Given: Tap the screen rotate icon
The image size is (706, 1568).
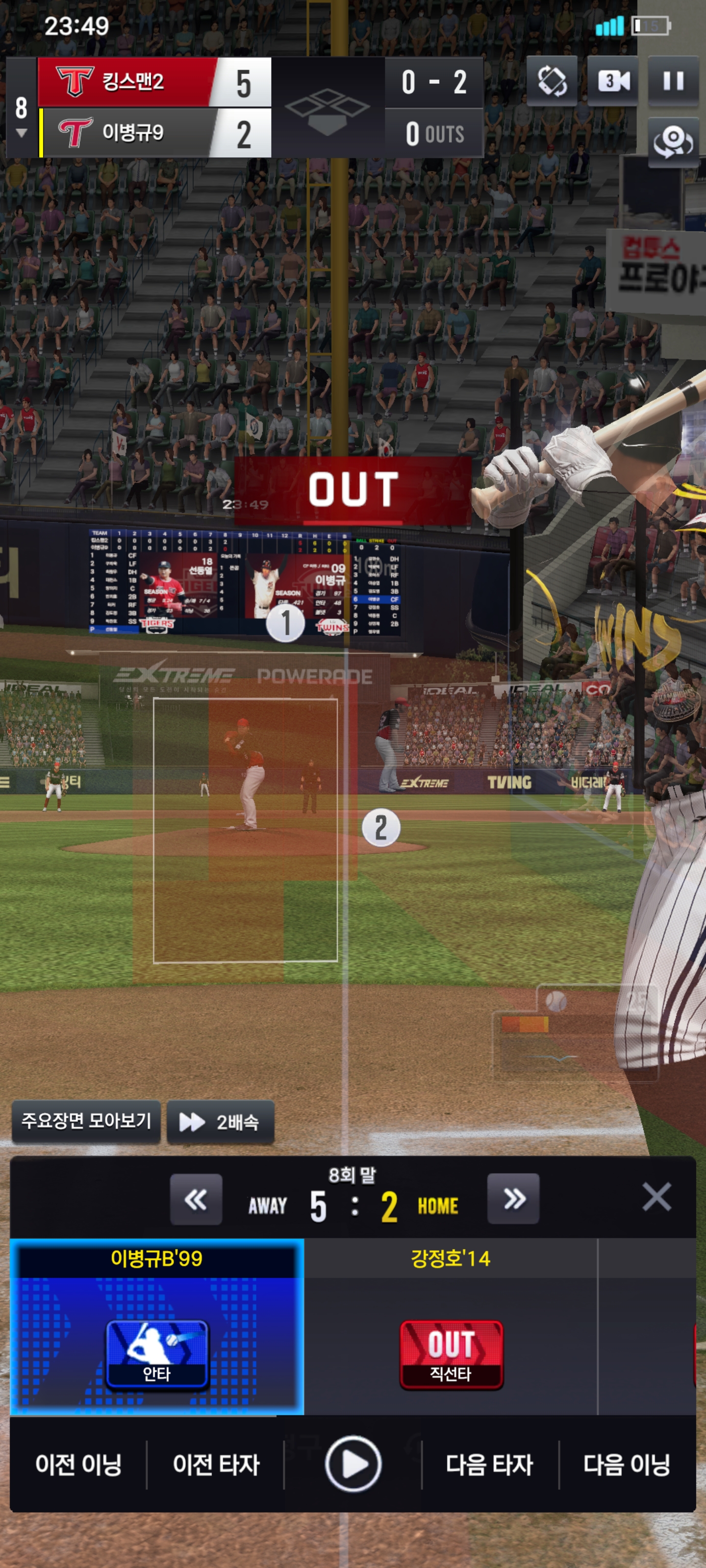Looking at the screenshot, I should click(x=552, y=81).
